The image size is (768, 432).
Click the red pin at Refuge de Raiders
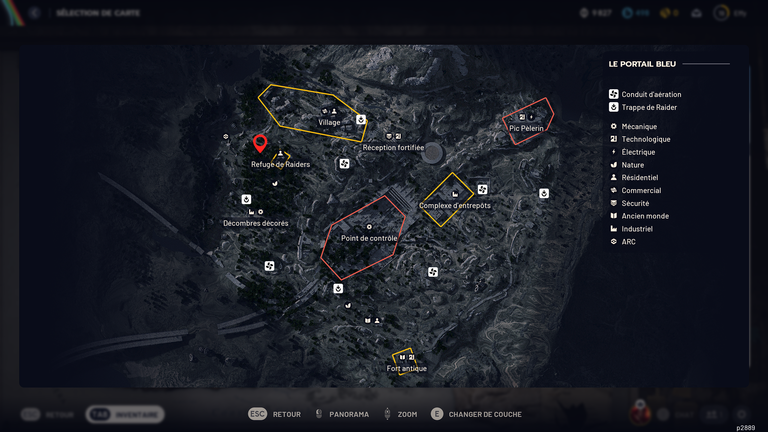(x=260, y=144)
